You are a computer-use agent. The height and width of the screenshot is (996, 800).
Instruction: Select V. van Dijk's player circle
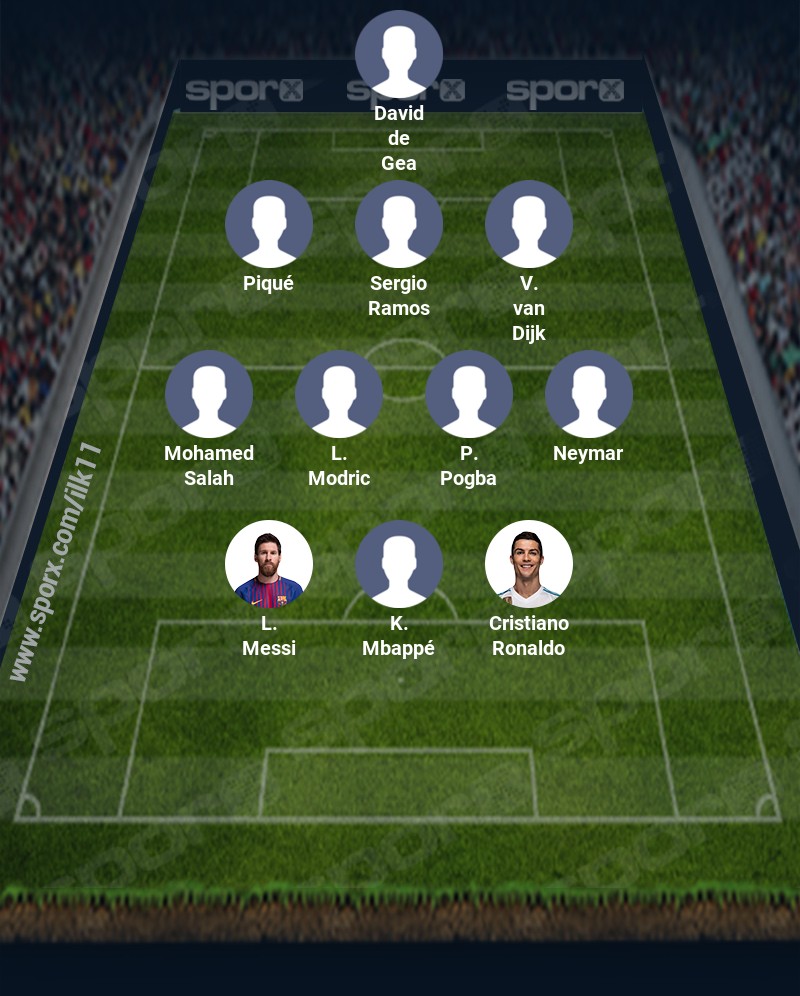click(x=529, y=224)
